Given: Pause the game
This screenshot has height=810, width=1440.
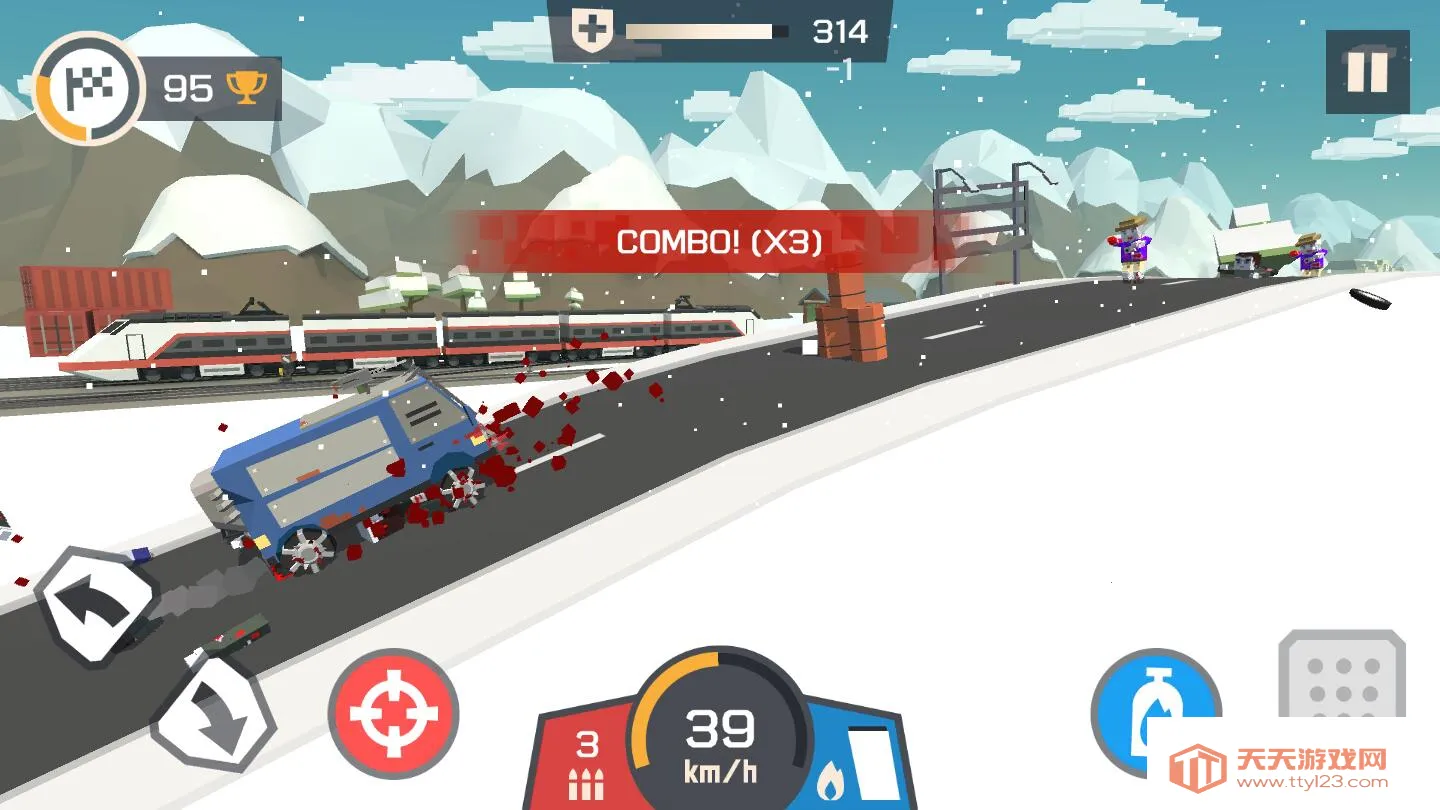Looking at the screenshot, I should [1367, 72].
